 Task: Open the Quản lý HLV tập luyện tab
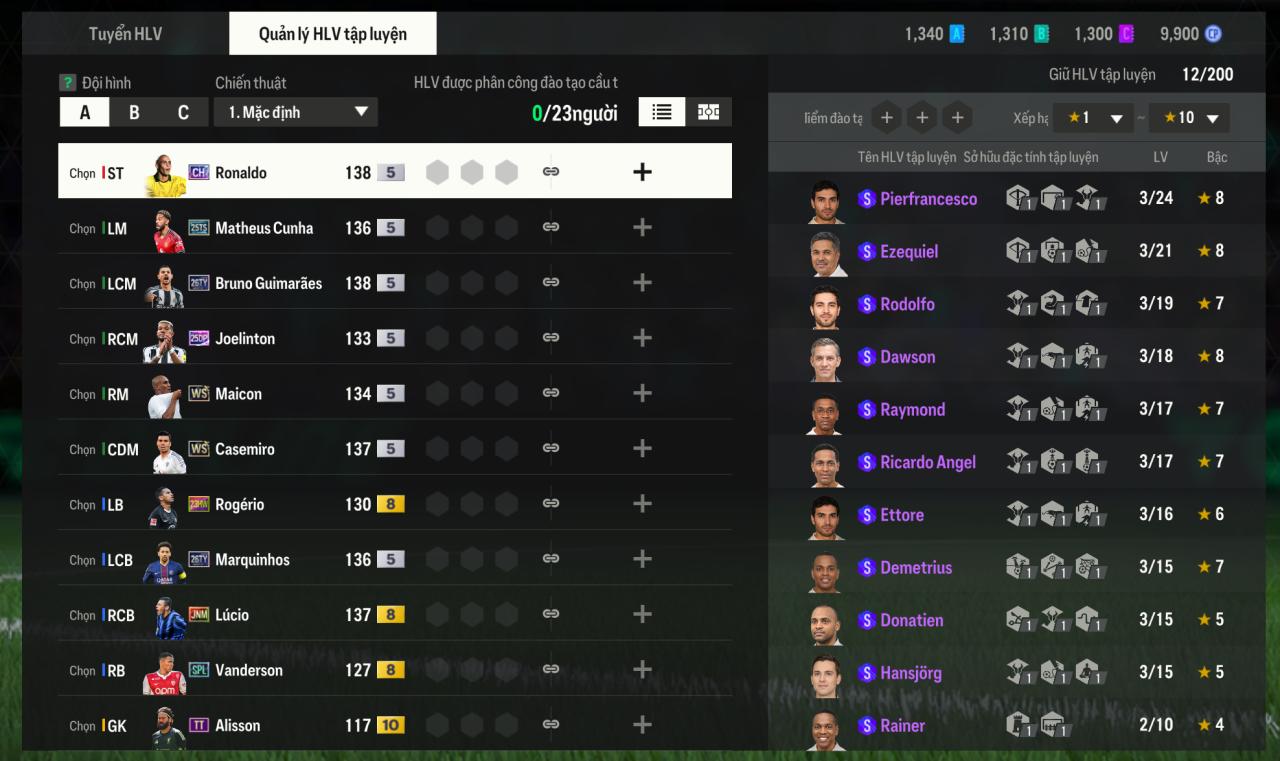click(x=332, y=34)
